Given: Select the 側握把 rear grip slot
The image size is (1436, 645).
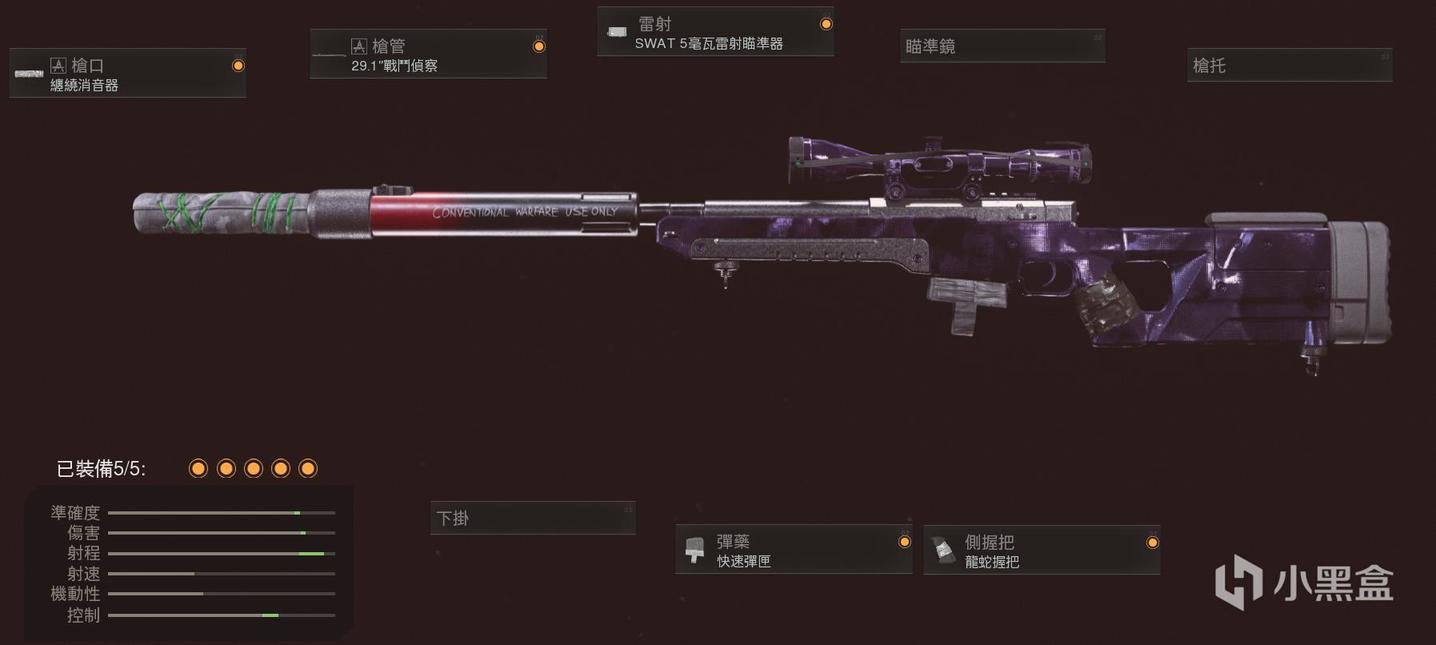Looking at the screenshot, I should (1041, 550).
